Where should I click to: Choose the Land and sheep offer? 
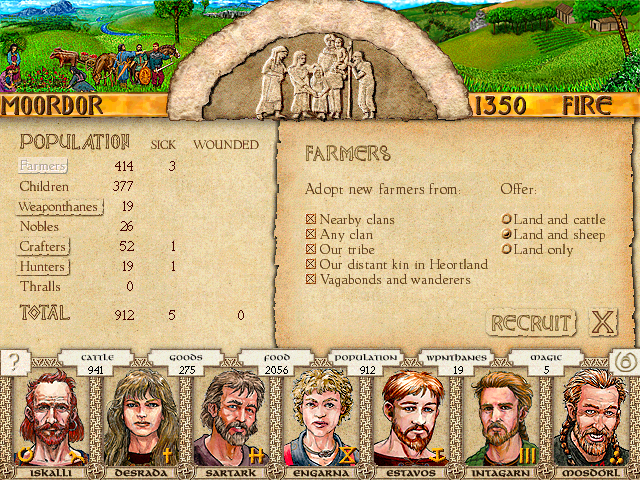coord(507,235)
